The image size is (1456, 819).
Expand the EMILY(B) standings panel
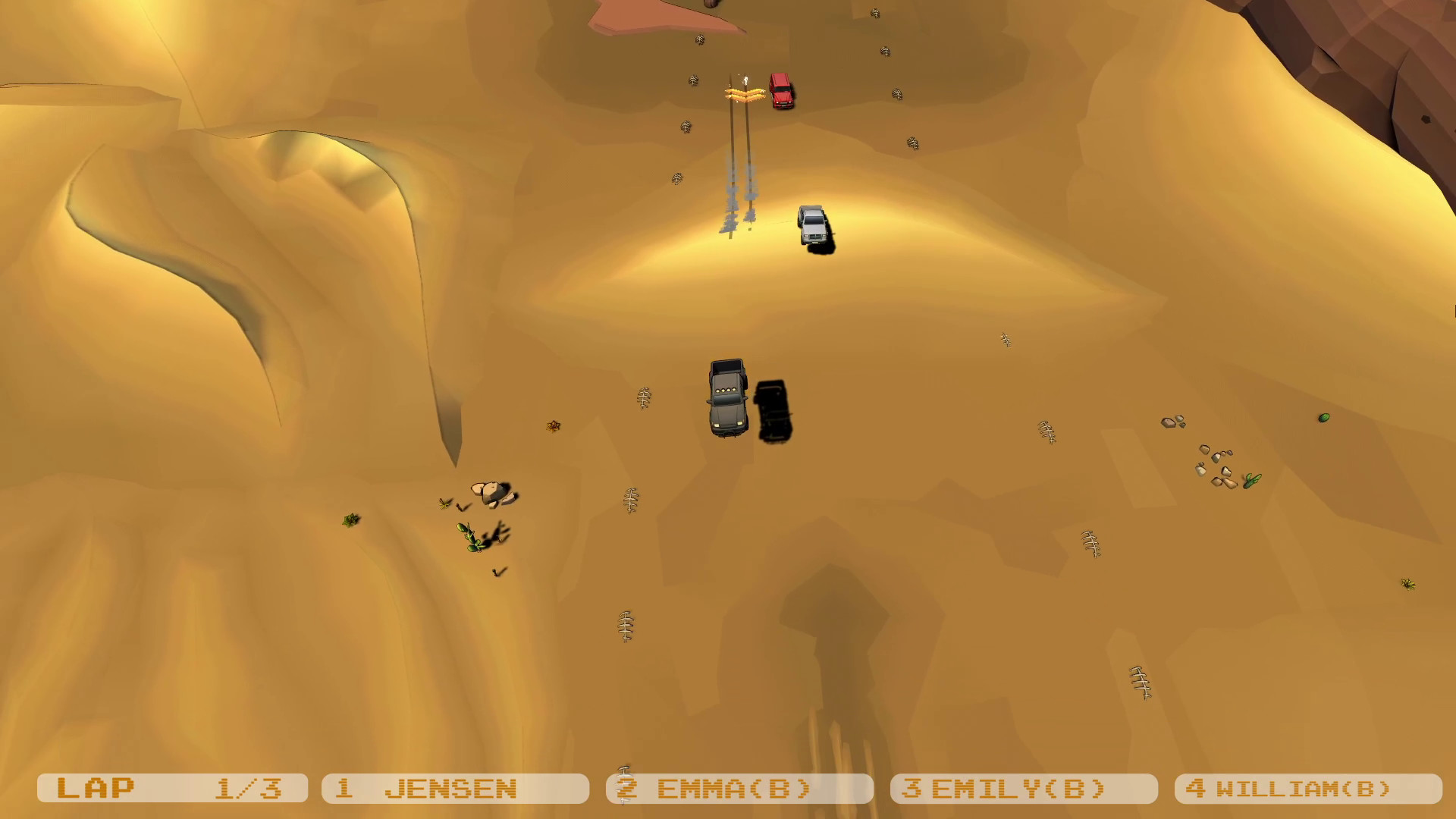[x=1024, y=788]
